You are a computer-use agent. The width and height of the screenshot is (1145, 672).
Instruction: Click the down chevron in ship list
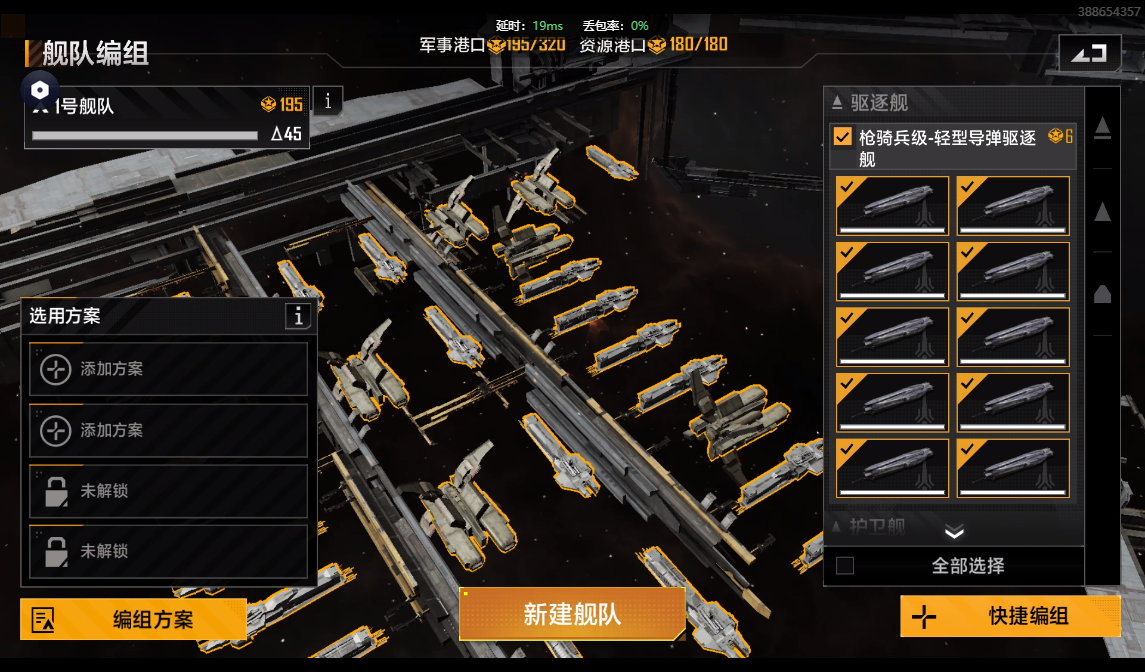point(954,532)
